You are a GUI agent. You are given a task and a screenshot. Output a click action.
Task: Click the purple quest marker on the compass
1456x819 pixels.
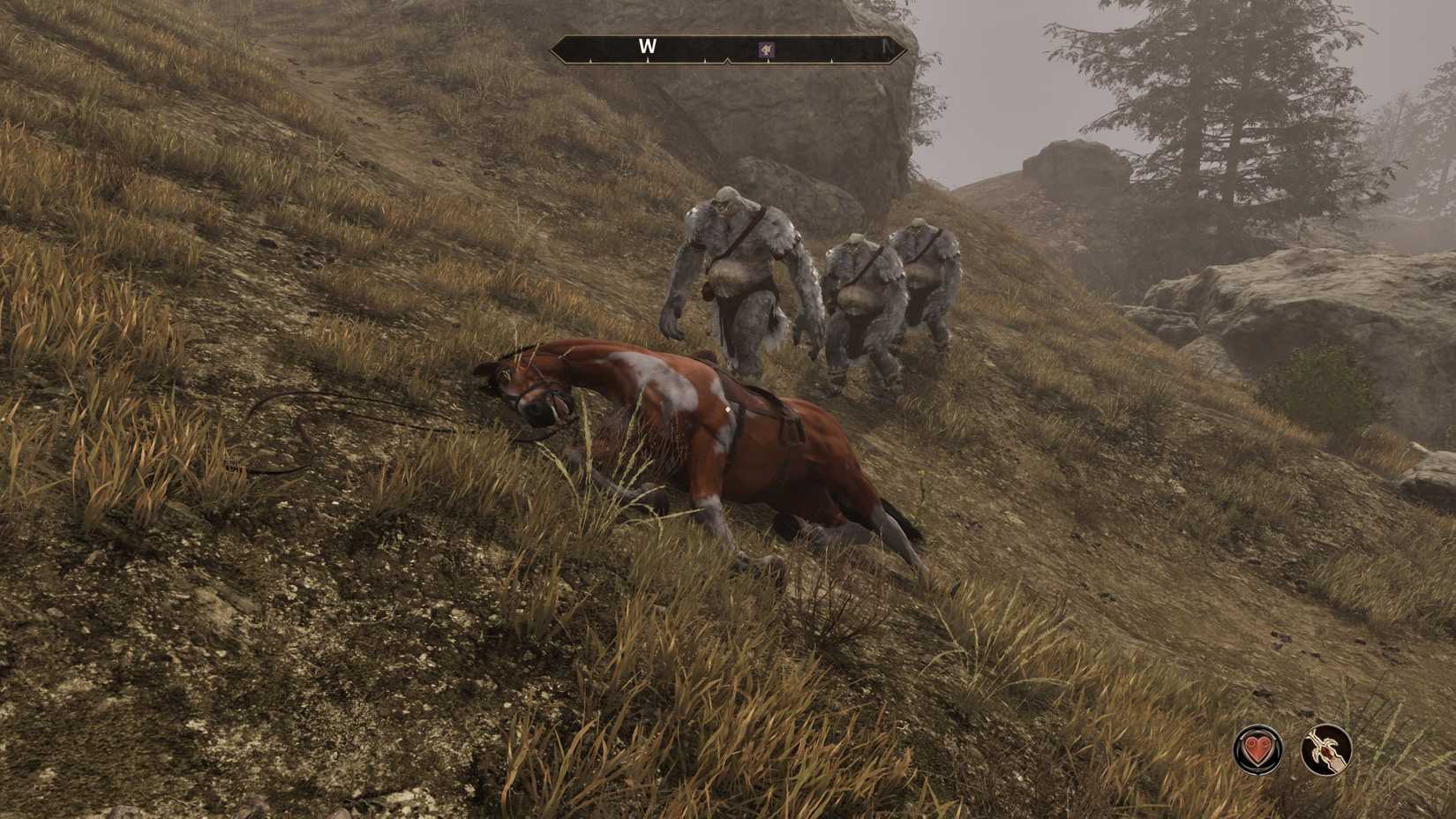(x=766, y=49)
